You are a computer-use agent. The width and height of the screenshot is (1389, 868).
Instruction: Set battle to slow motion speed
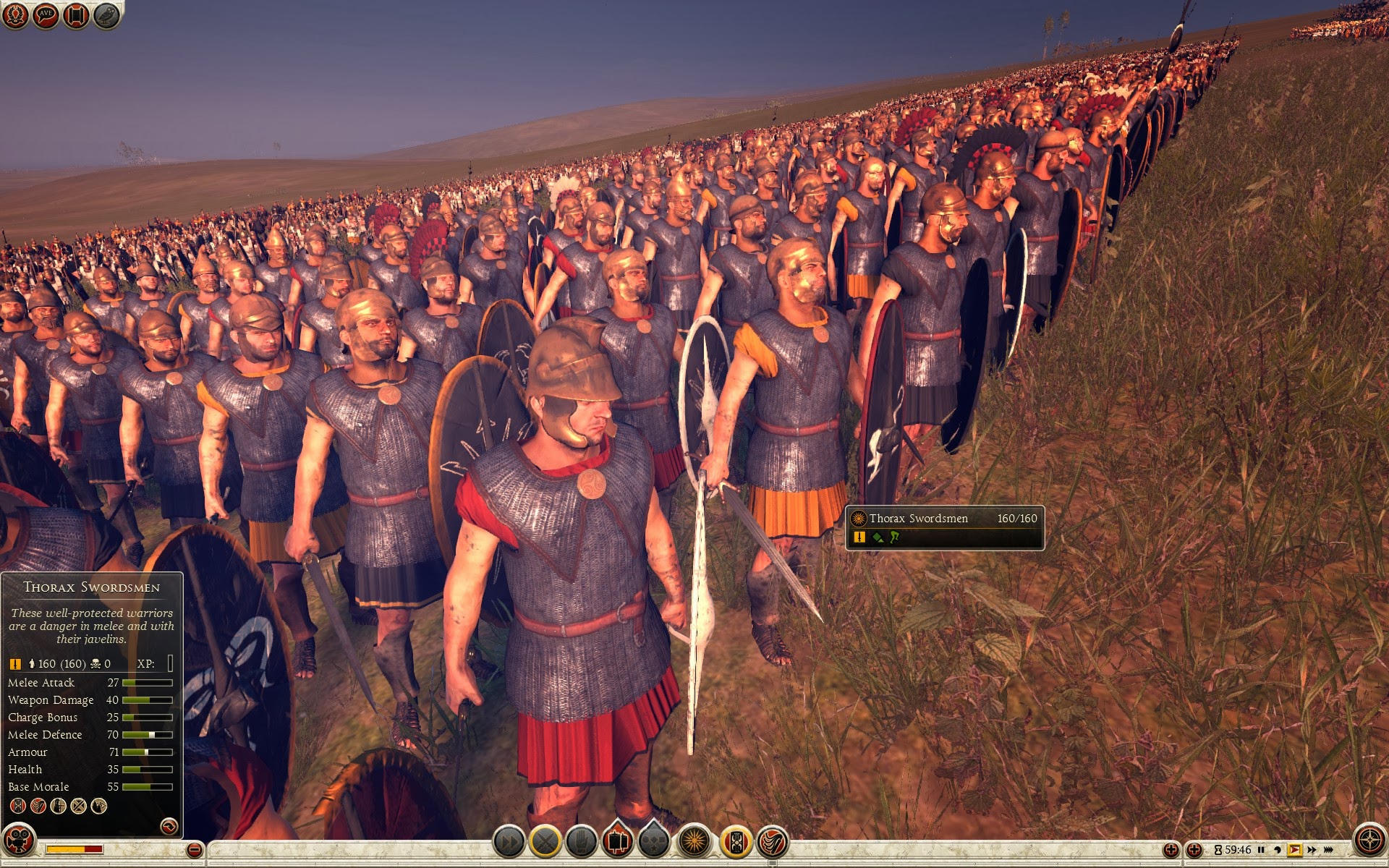[1277, 850]
